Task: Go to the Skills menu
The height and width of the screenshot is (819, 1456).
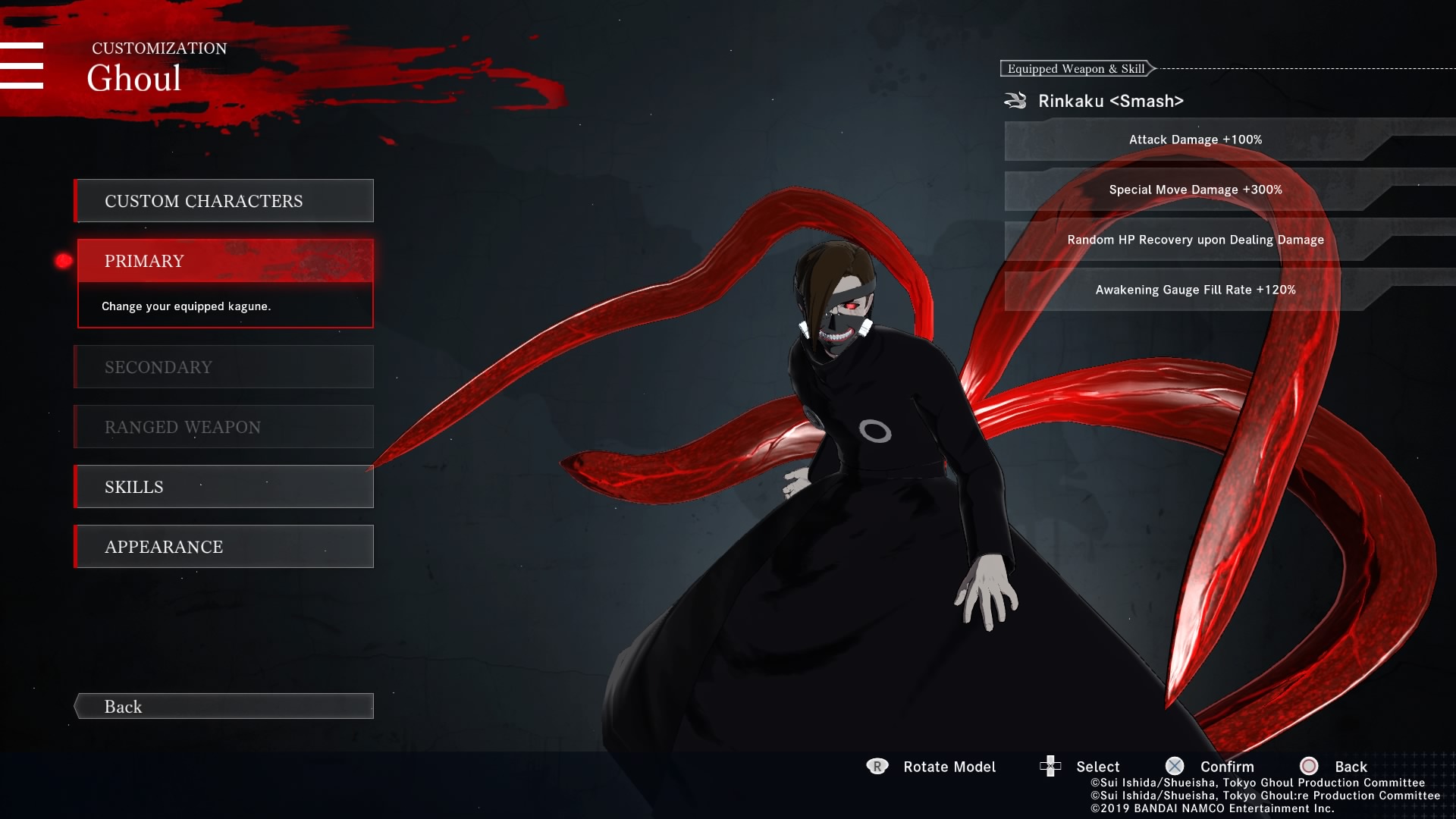Action: [224, 487]
